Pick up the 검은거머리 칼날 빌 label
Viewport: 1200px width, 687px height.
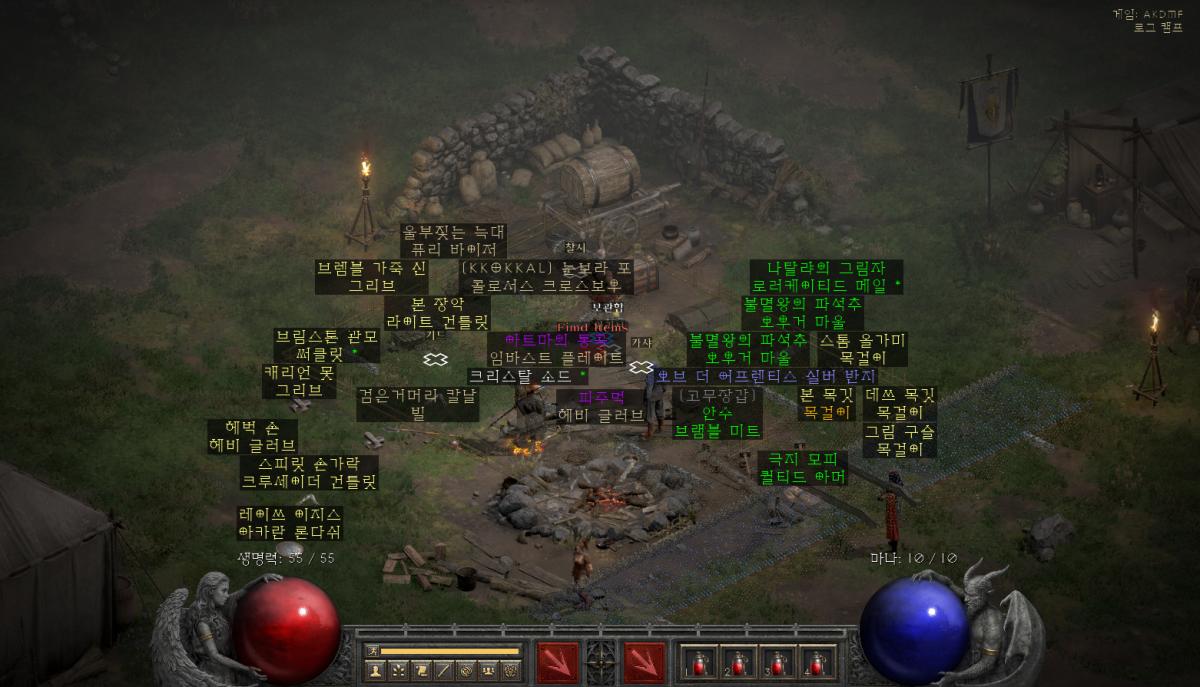pyautogui.click(x=418, y=404)
